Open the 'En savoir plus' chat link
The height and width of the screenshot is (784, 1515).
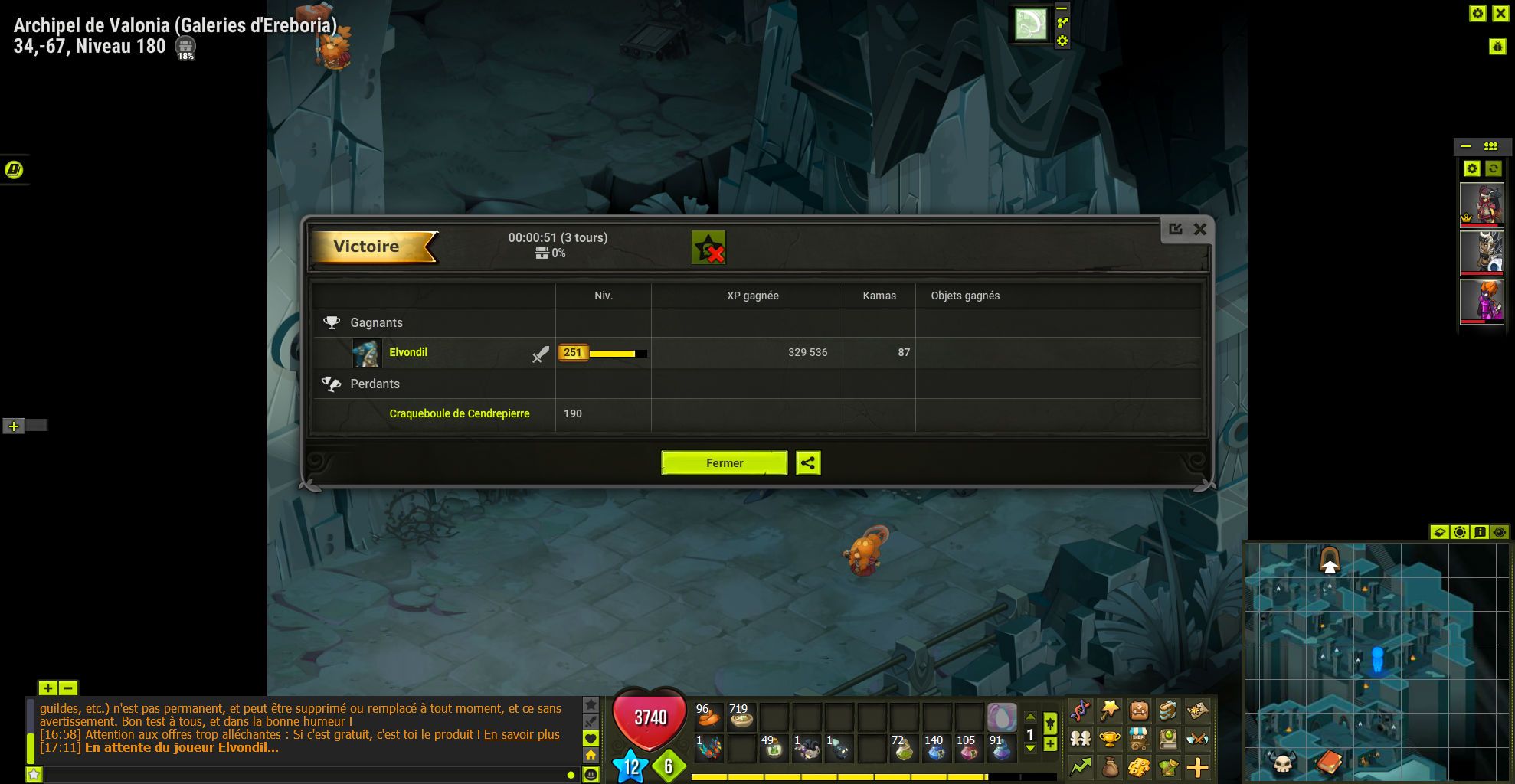(x=522, y=734)
